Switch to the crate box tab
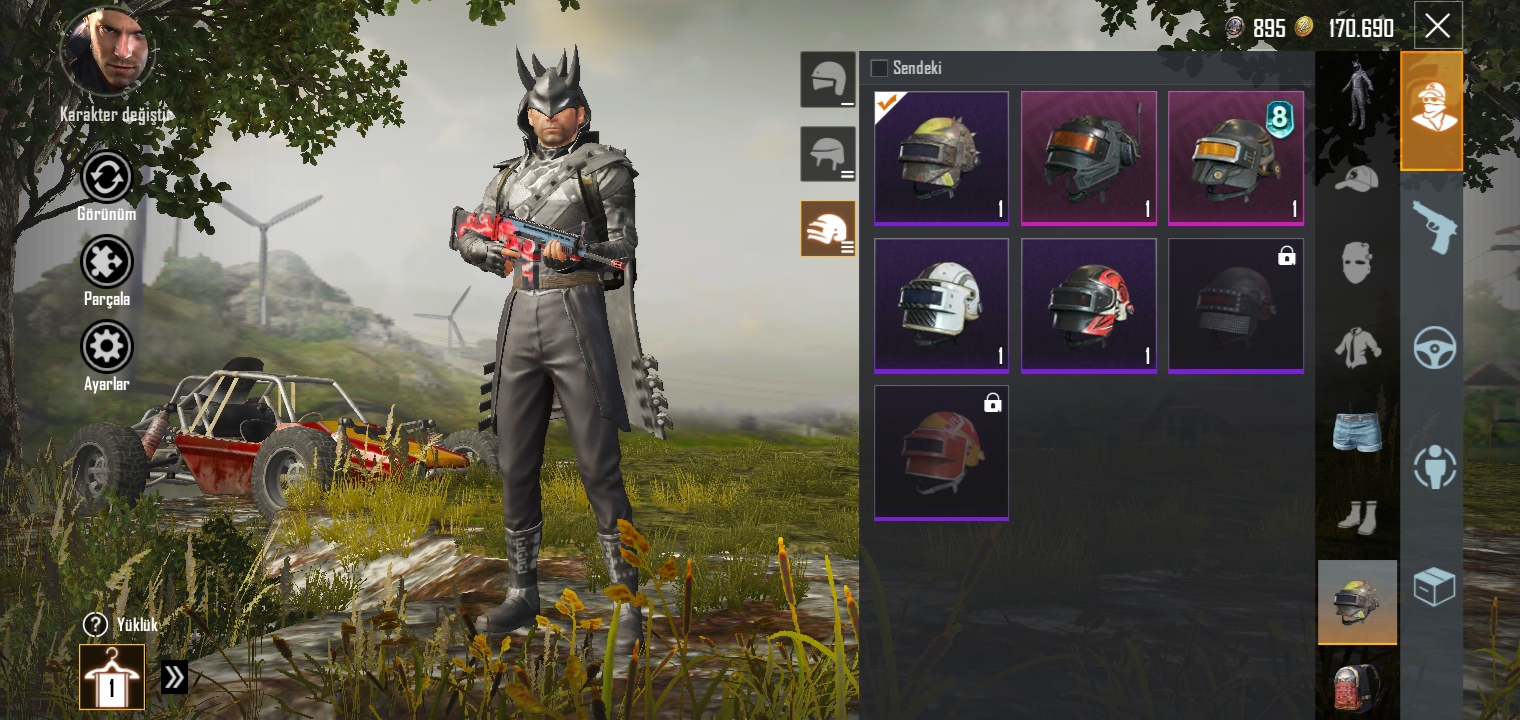 1432,586
